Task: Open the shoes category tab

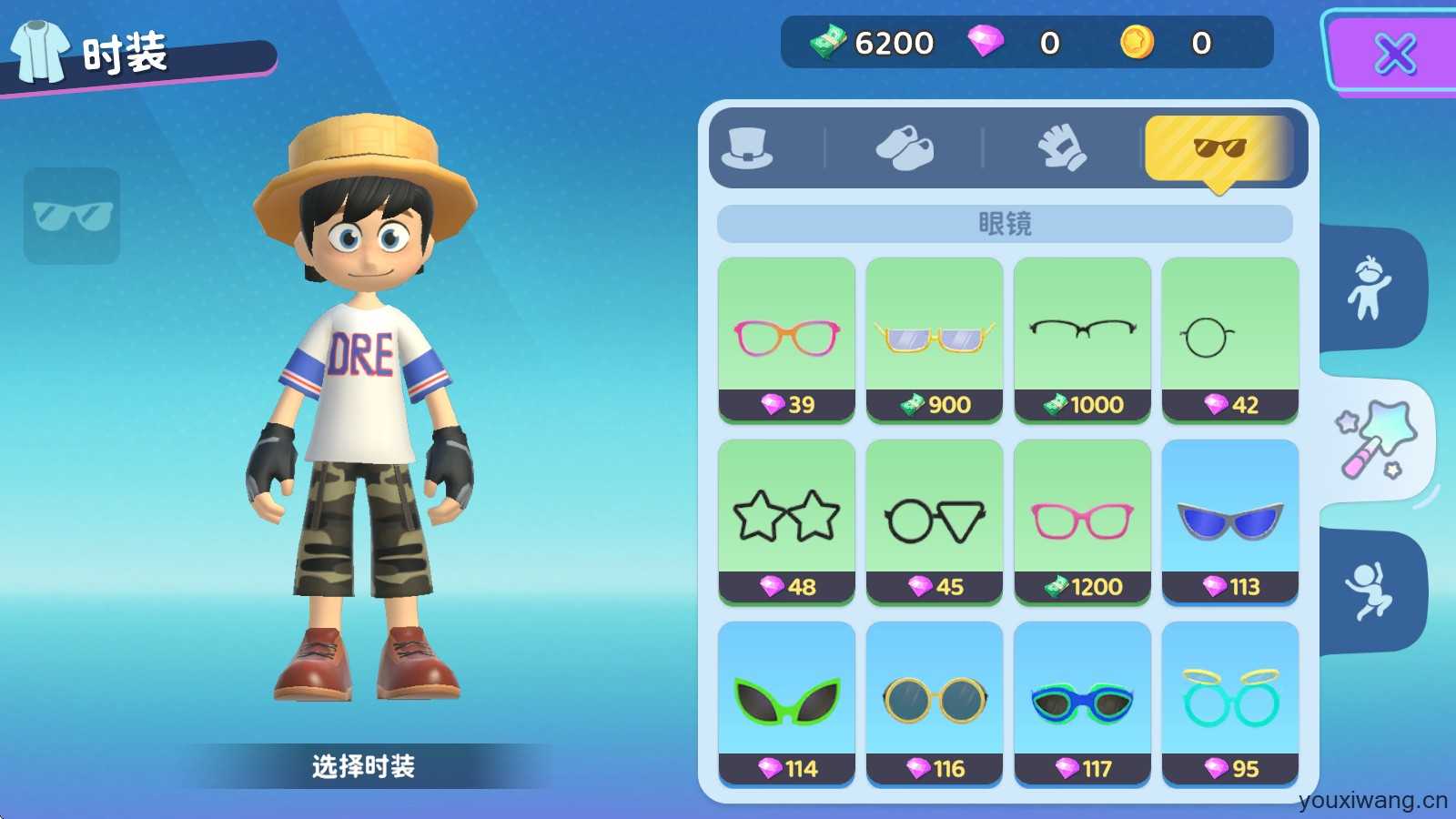Action: click(x=904, y=148)
